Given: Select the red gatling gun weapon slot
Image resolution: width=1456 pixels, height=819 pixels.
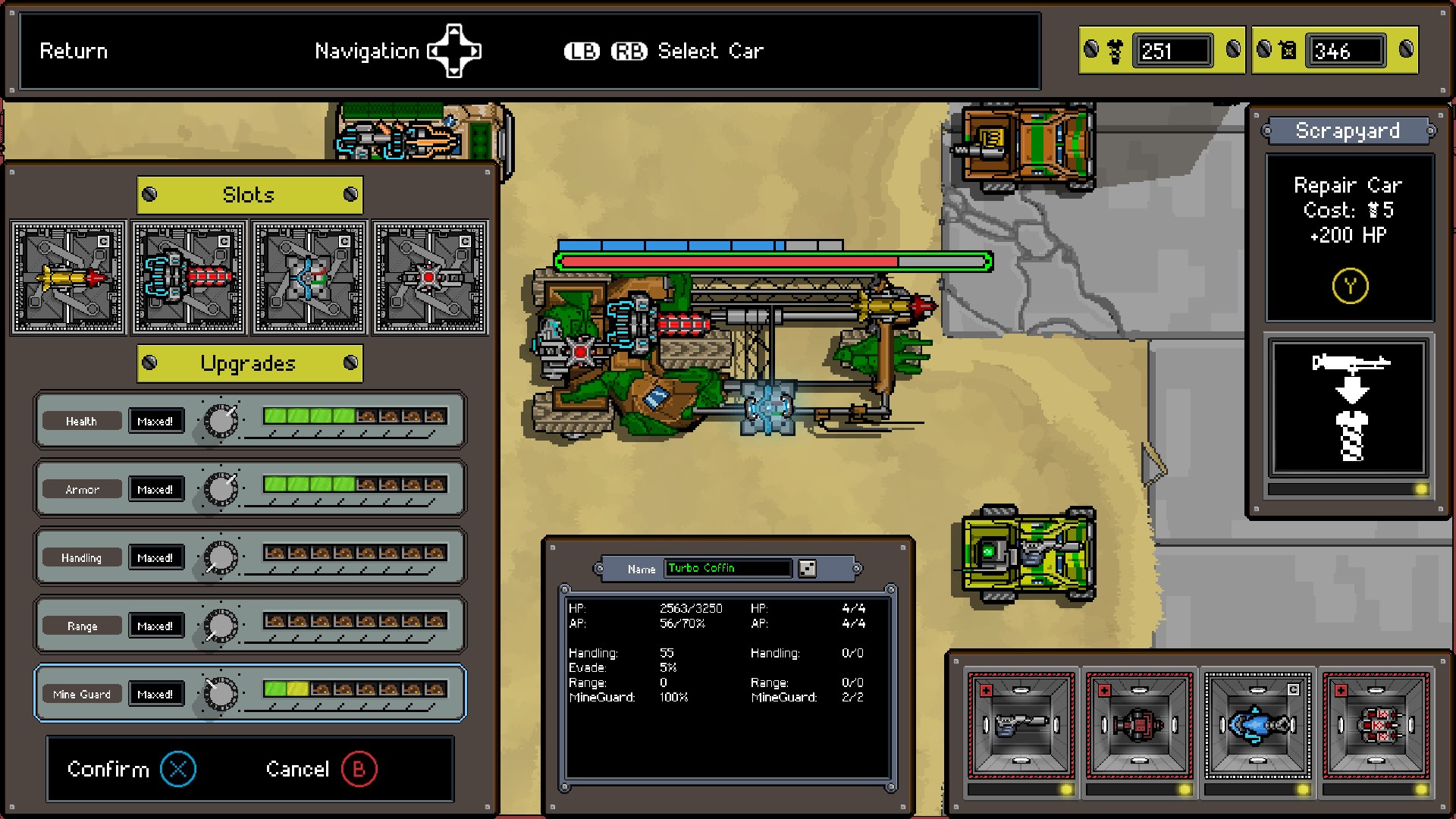Looking at the screenshot, I should [x=188, y=278].
